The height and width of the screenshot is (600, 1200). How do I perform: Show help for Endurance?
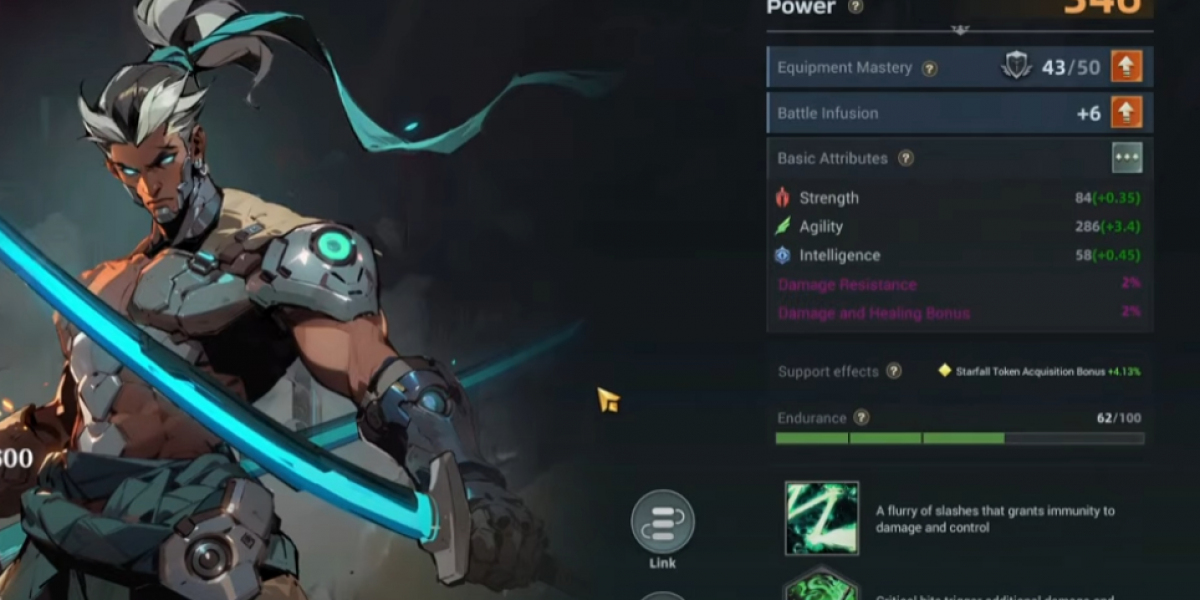[861, 418]
